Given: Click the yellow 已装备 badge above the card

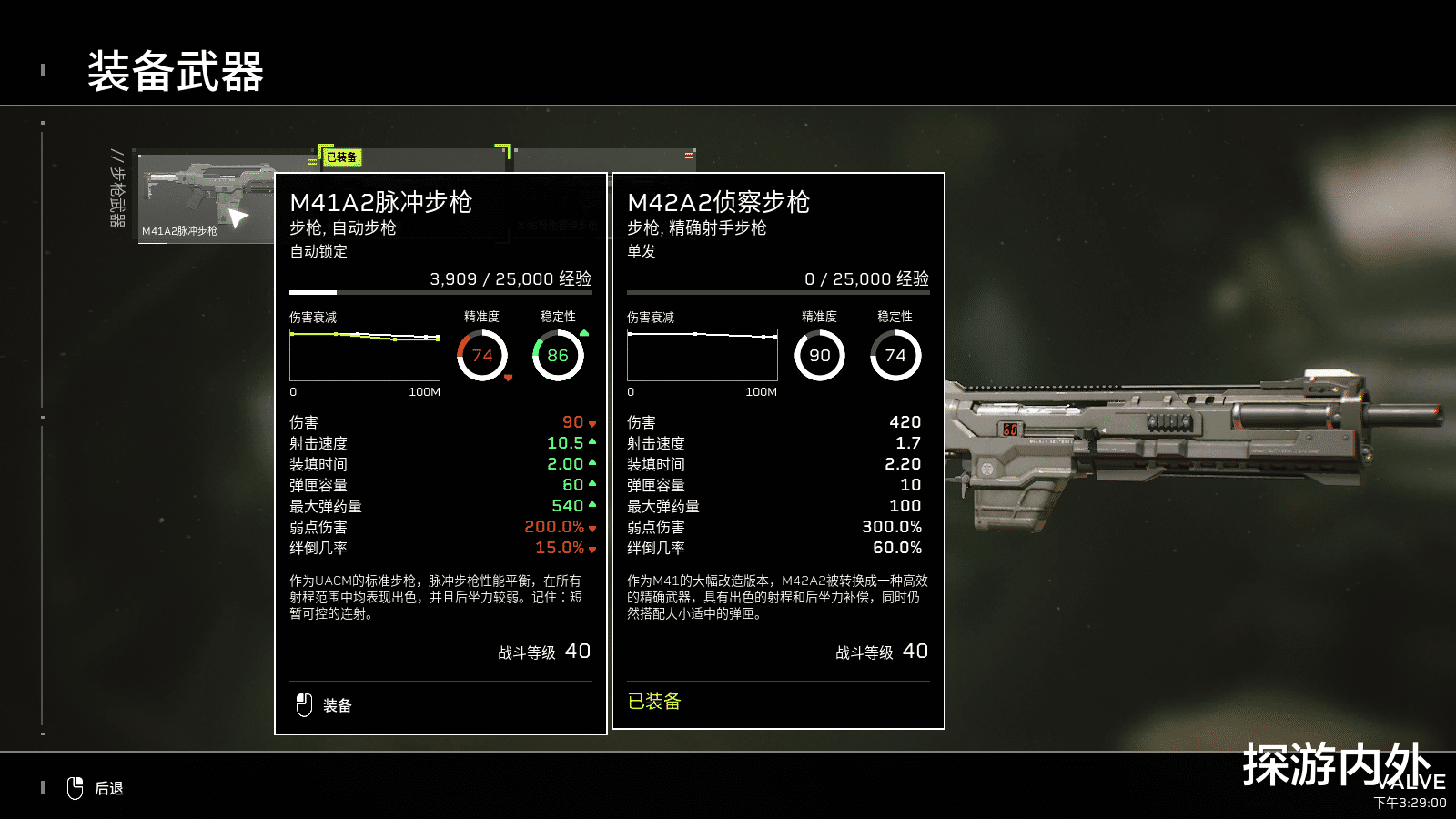Looking at the screenshot, I should (x=341, y=157).
